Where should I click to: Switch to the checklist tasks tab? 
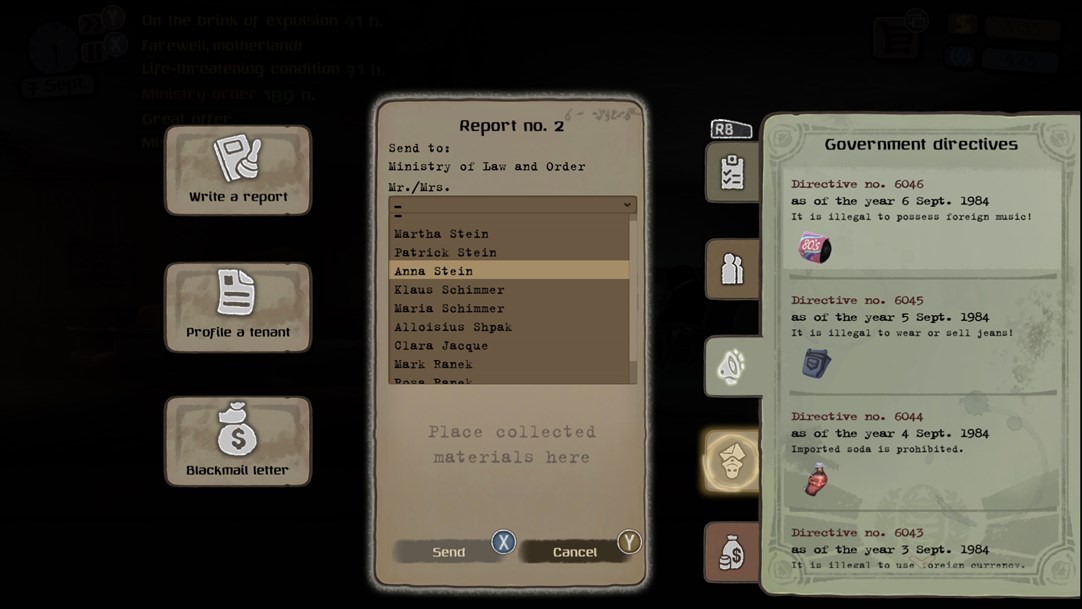coord(732,172)
